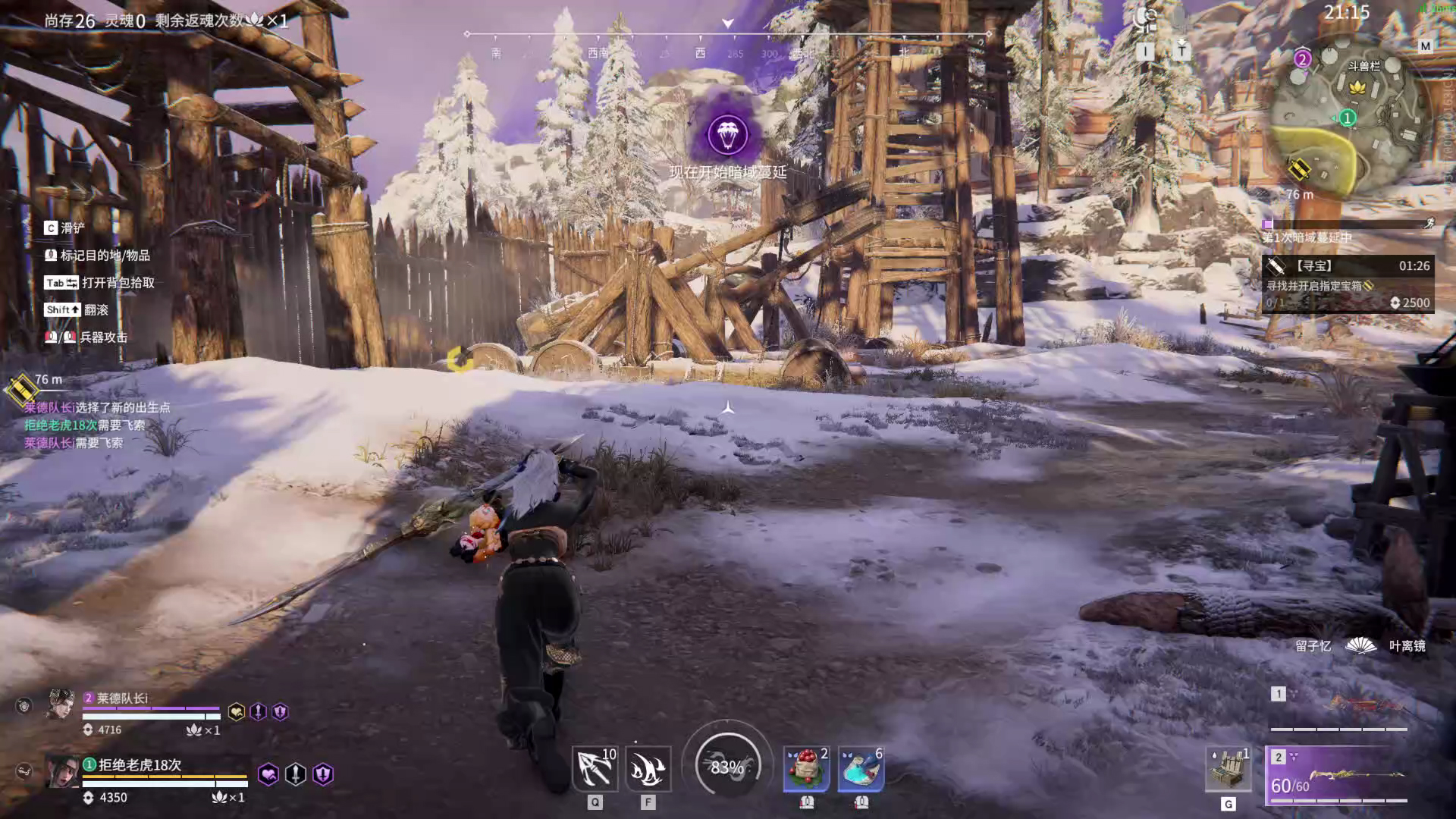Select the purple shadow-spread event icon
This screenshot has width=1456, height=819.
(727, 135)
